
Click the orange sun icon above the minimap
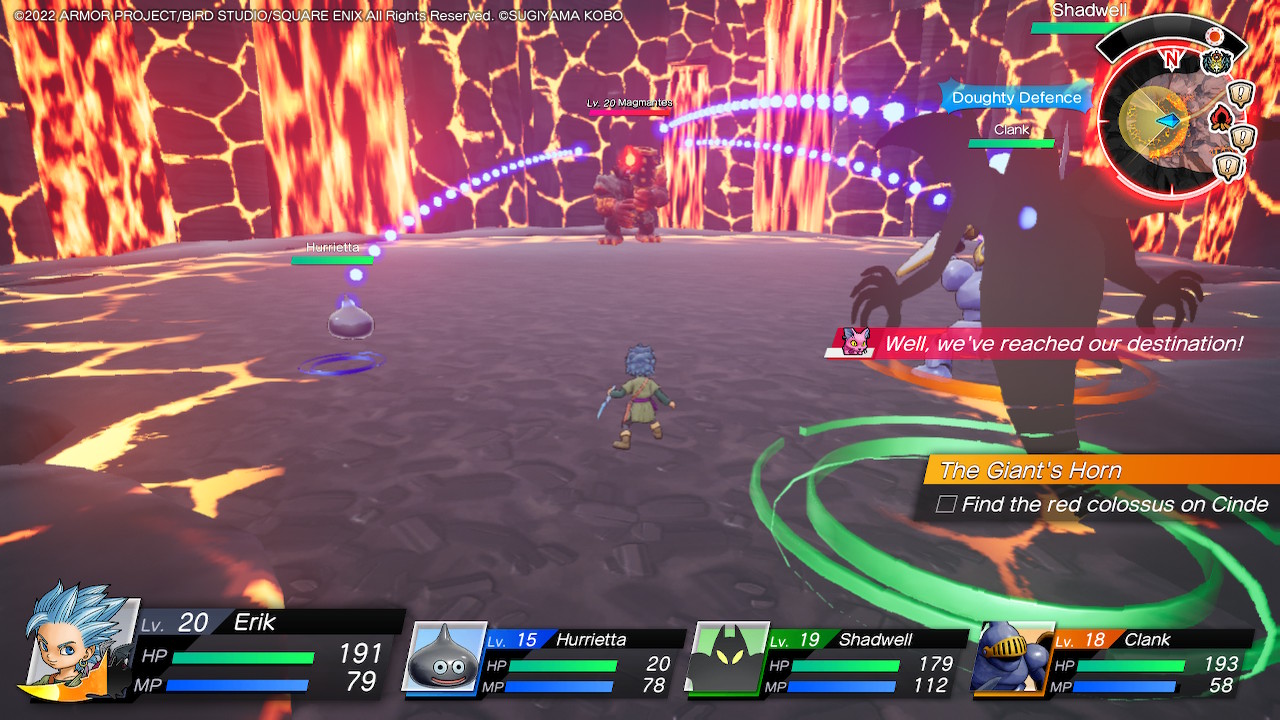point(1215,36)
